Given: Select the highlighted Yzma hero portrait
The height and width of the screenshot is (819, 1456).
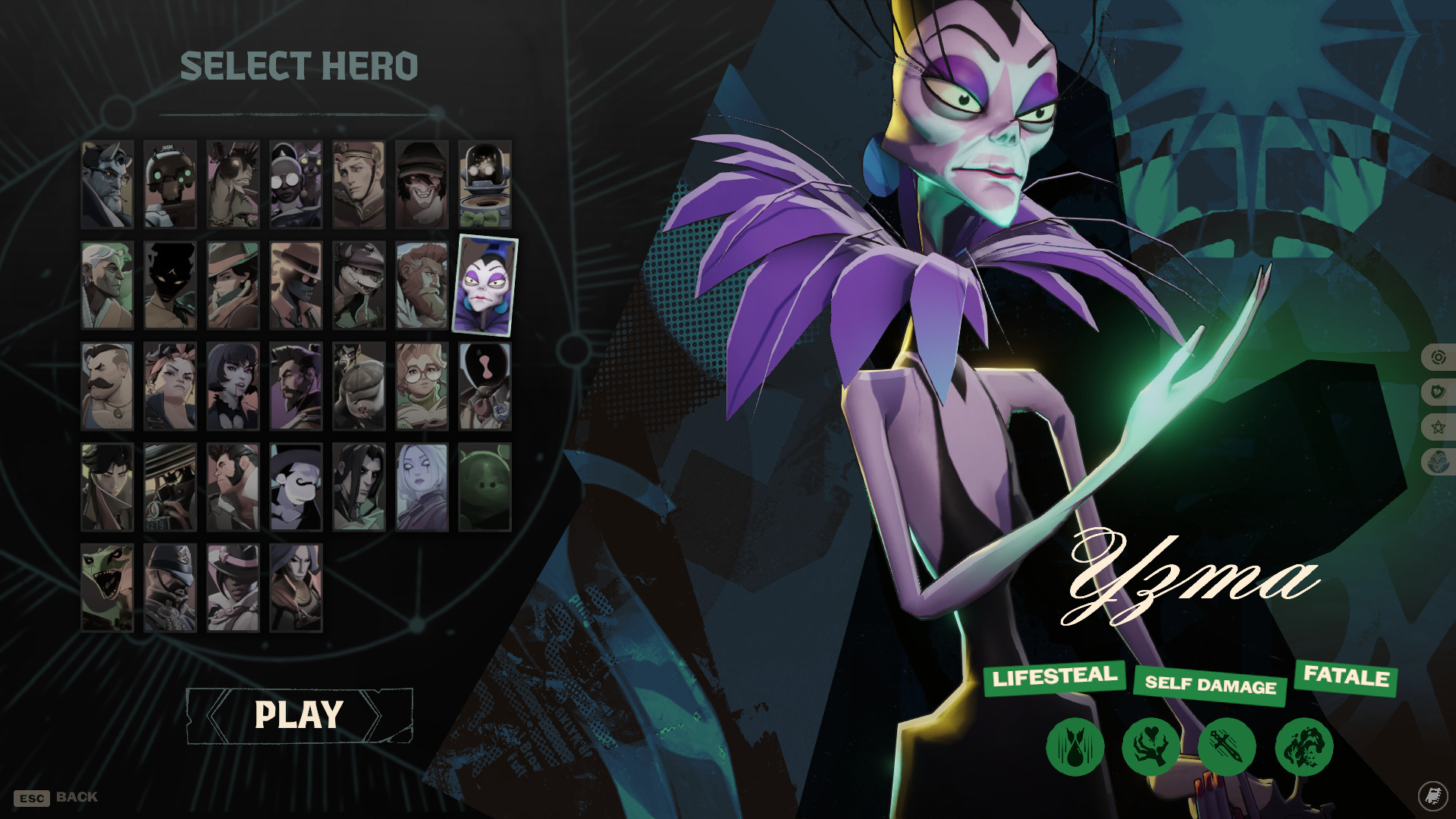Looking at the screenshot, I should click(x=484, y=287).
